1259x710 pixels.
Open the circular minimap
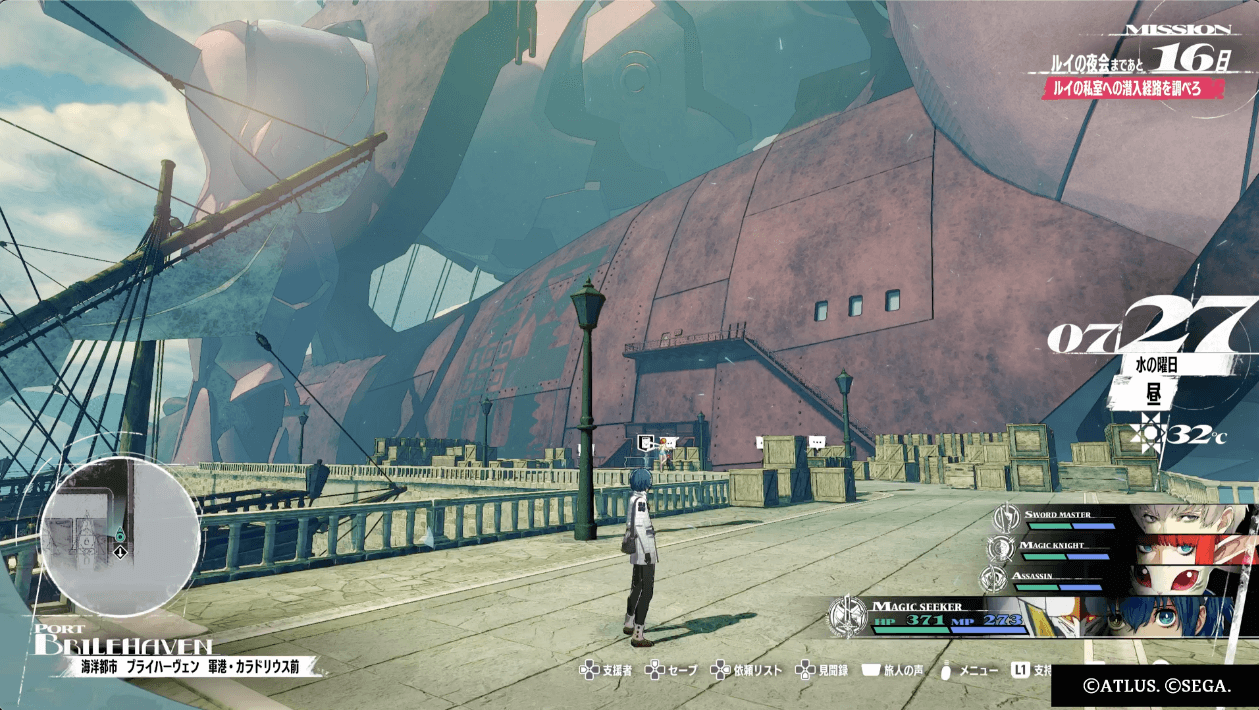[x=120, y=537]
